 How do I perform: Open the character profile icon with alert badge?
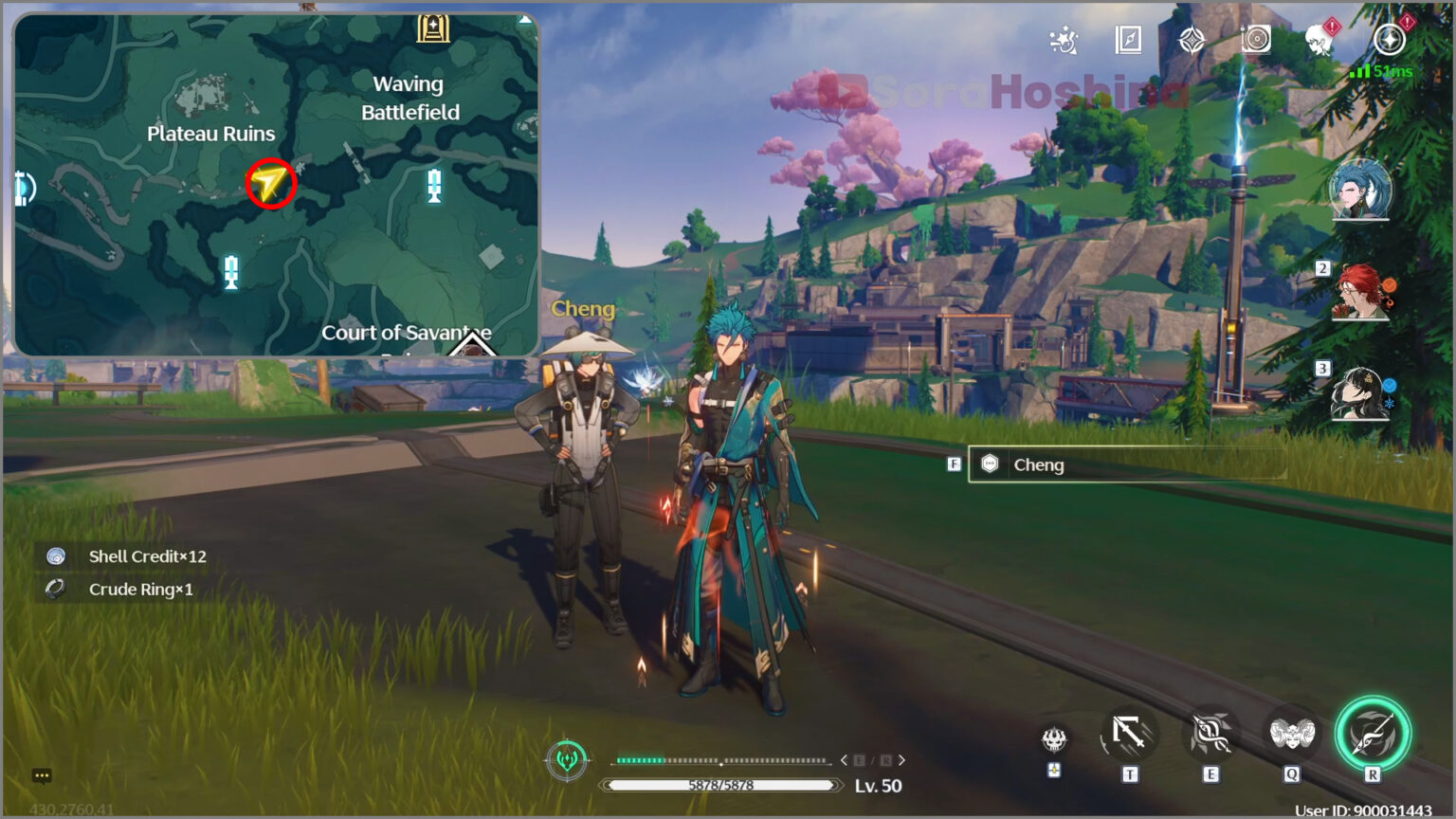point(1319,41)
